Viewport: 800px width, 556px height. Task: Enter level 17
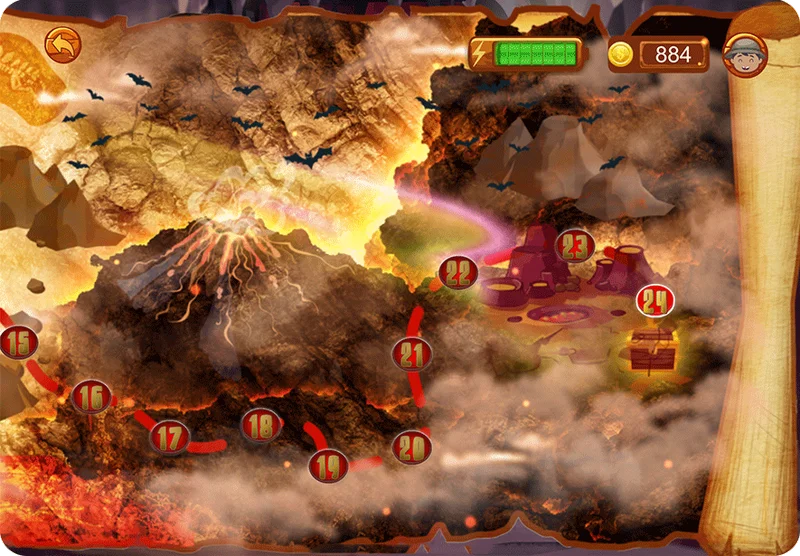pos(170,436)
